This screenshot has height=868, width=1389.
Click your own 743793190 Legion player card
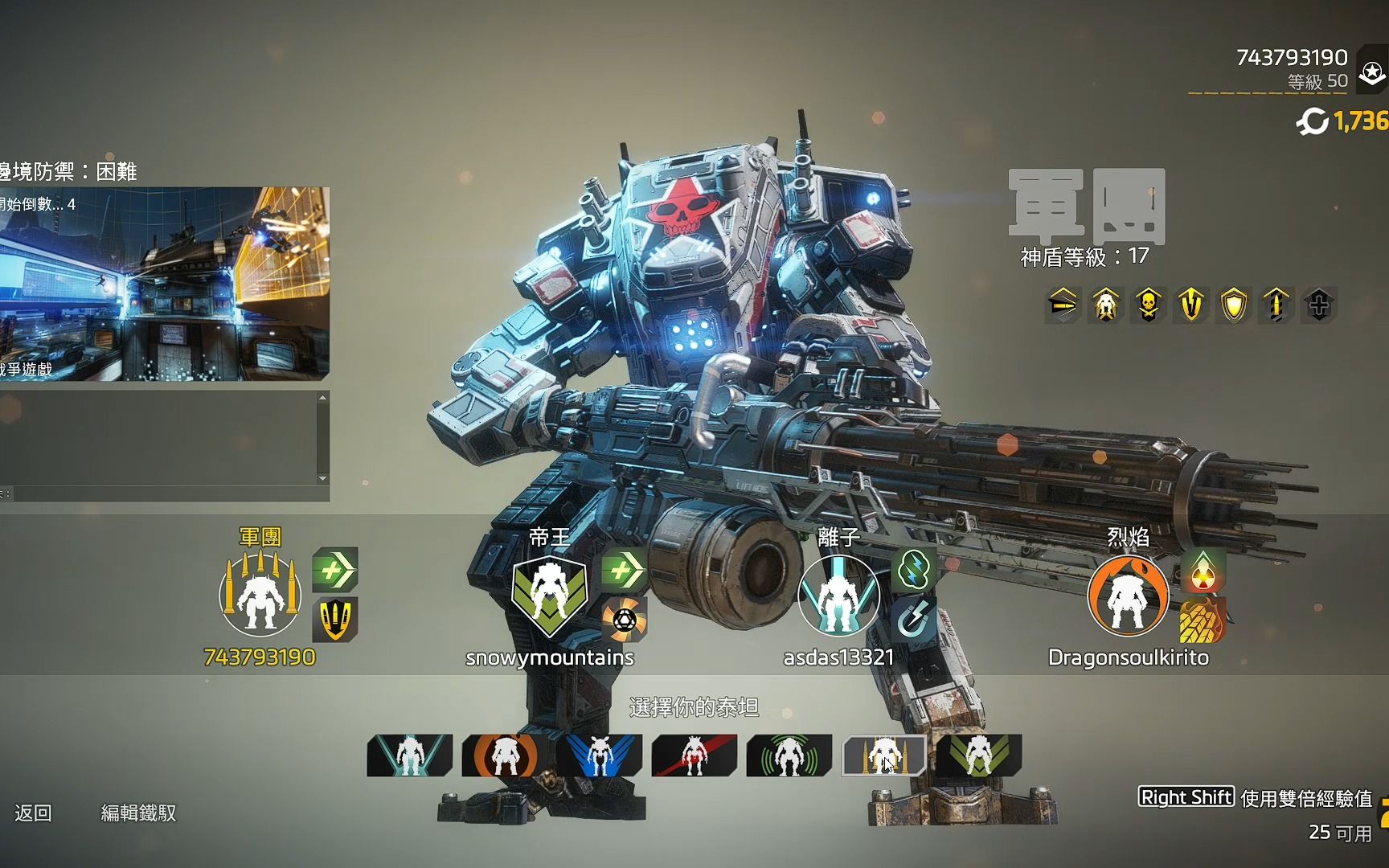coord(260,596)
